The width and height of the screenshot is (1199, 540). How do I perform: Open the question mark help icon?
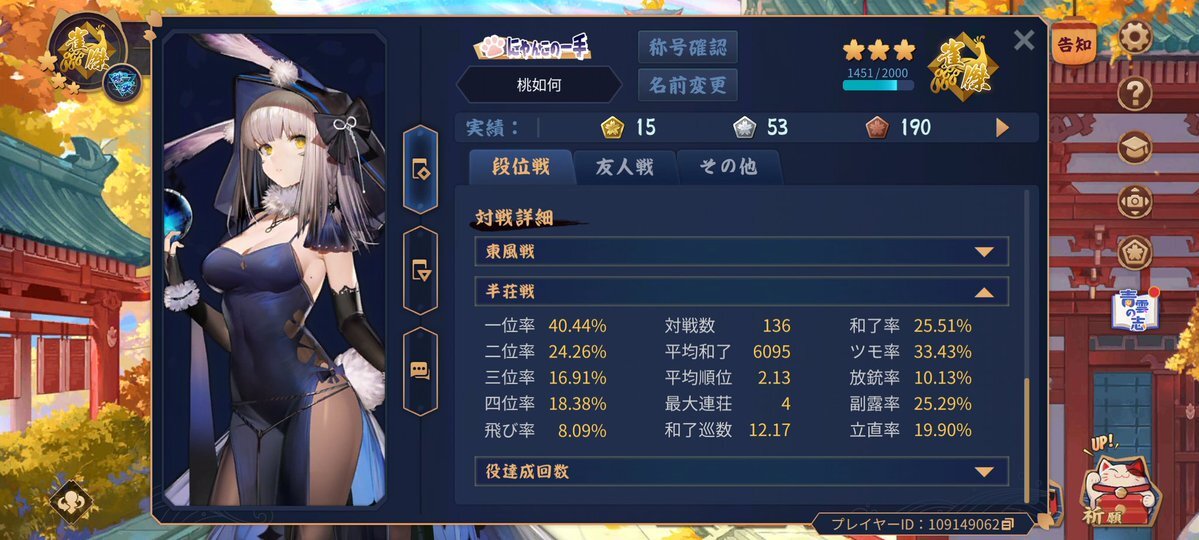pyautogui.click(x=1135, y=94)
